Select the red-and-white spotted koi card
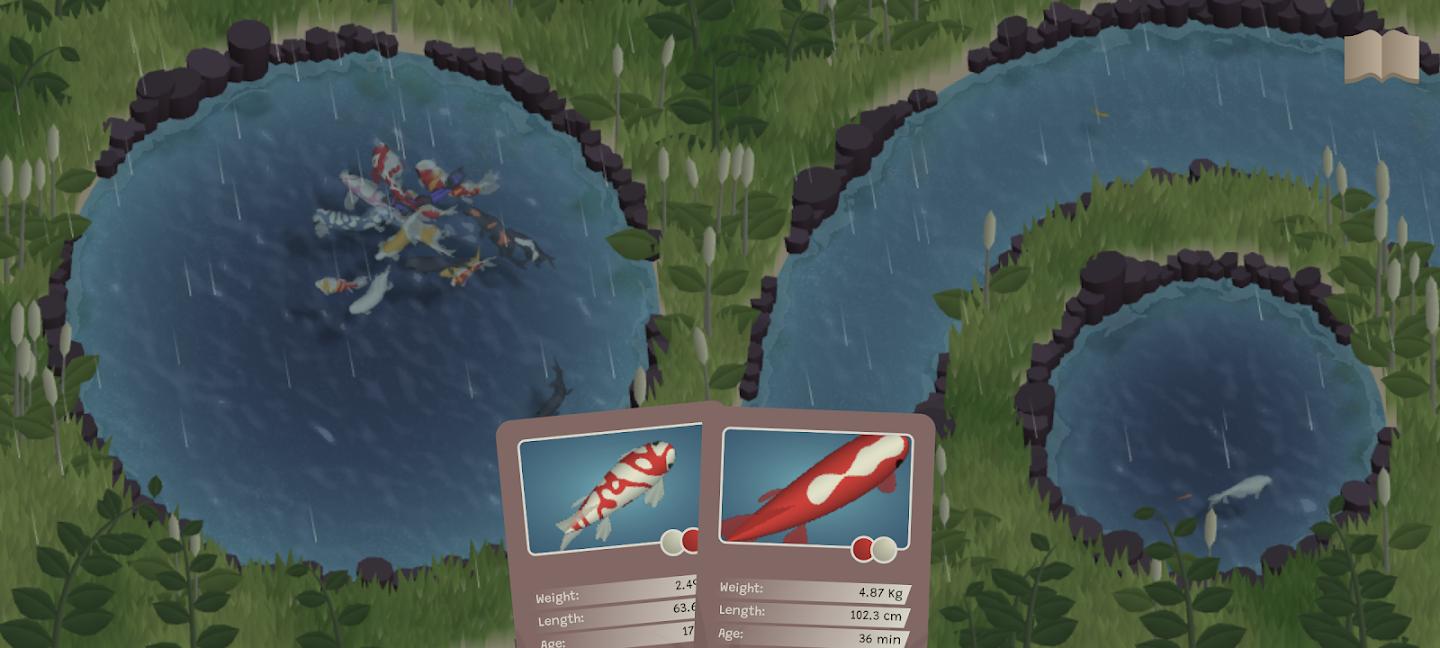Image resolution: width=1440 pixels, height=648 pixels. (x=604, y=500)
